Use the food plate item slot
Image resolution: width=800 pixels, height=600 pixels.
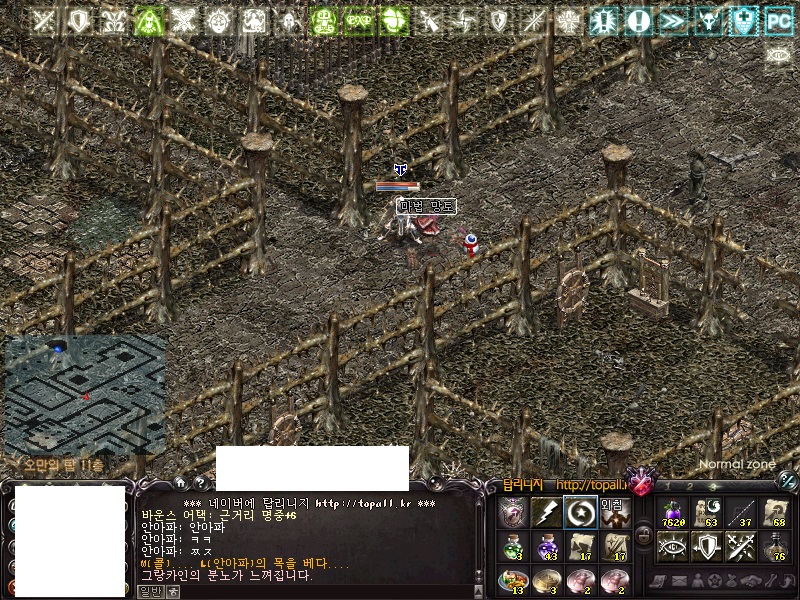[x=511, y=579]
